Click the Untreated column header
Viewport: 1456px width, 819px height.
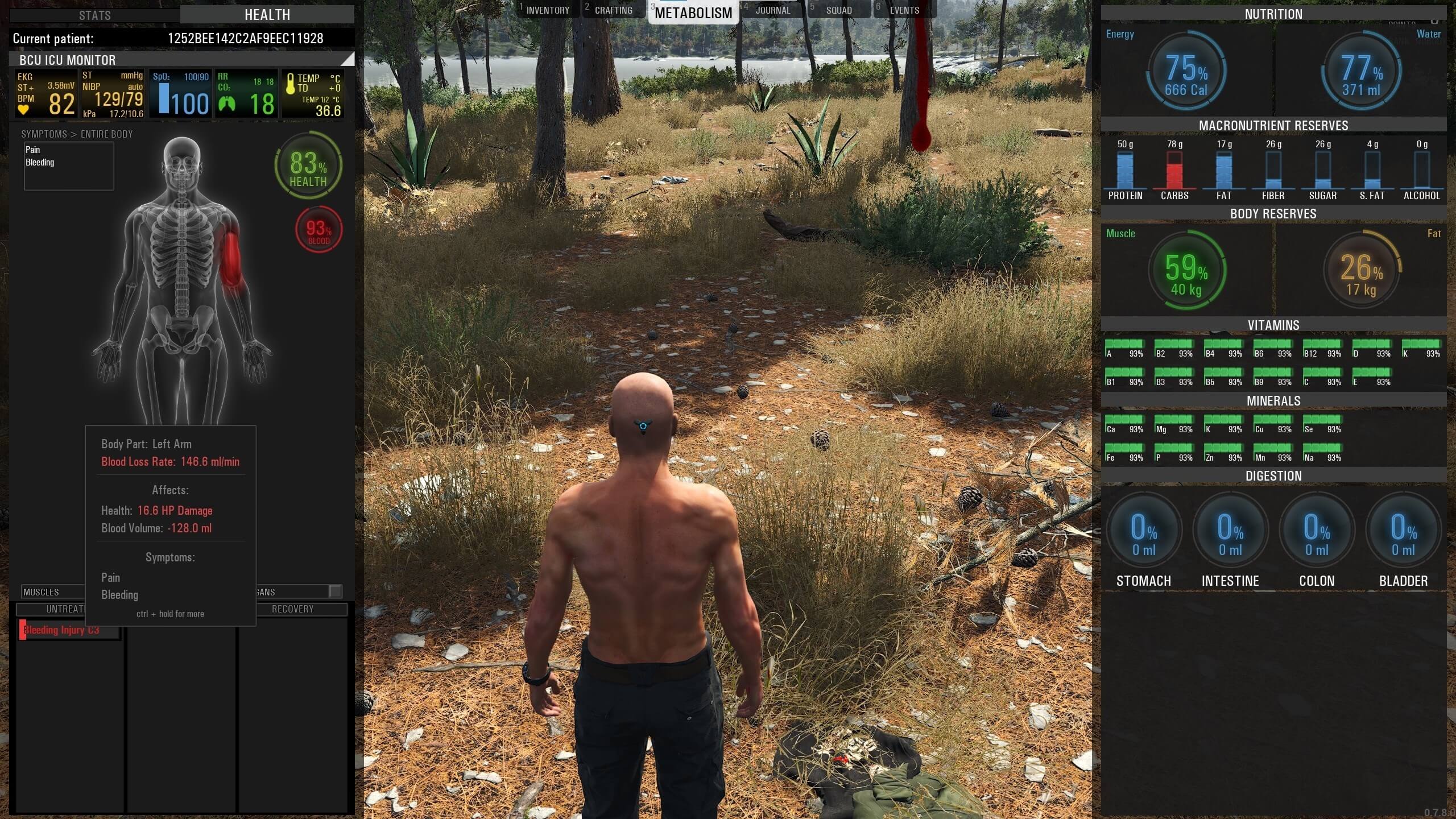click(x=64, y=609)
